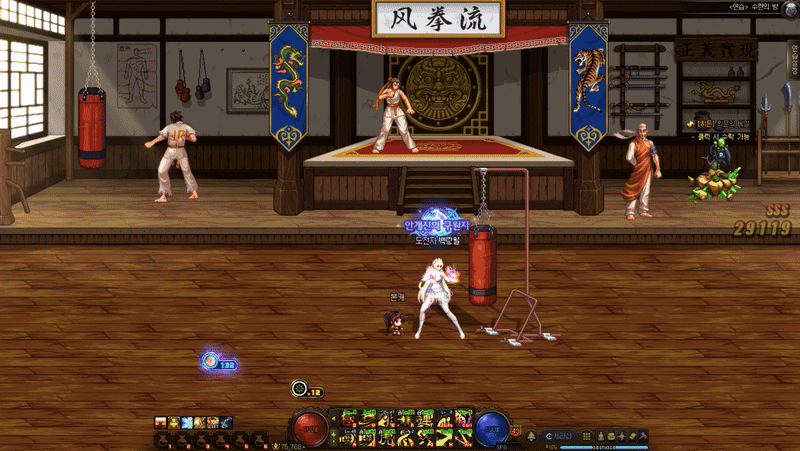Open the character figure menu icon

pyautogui.click(x=601, y=436)
